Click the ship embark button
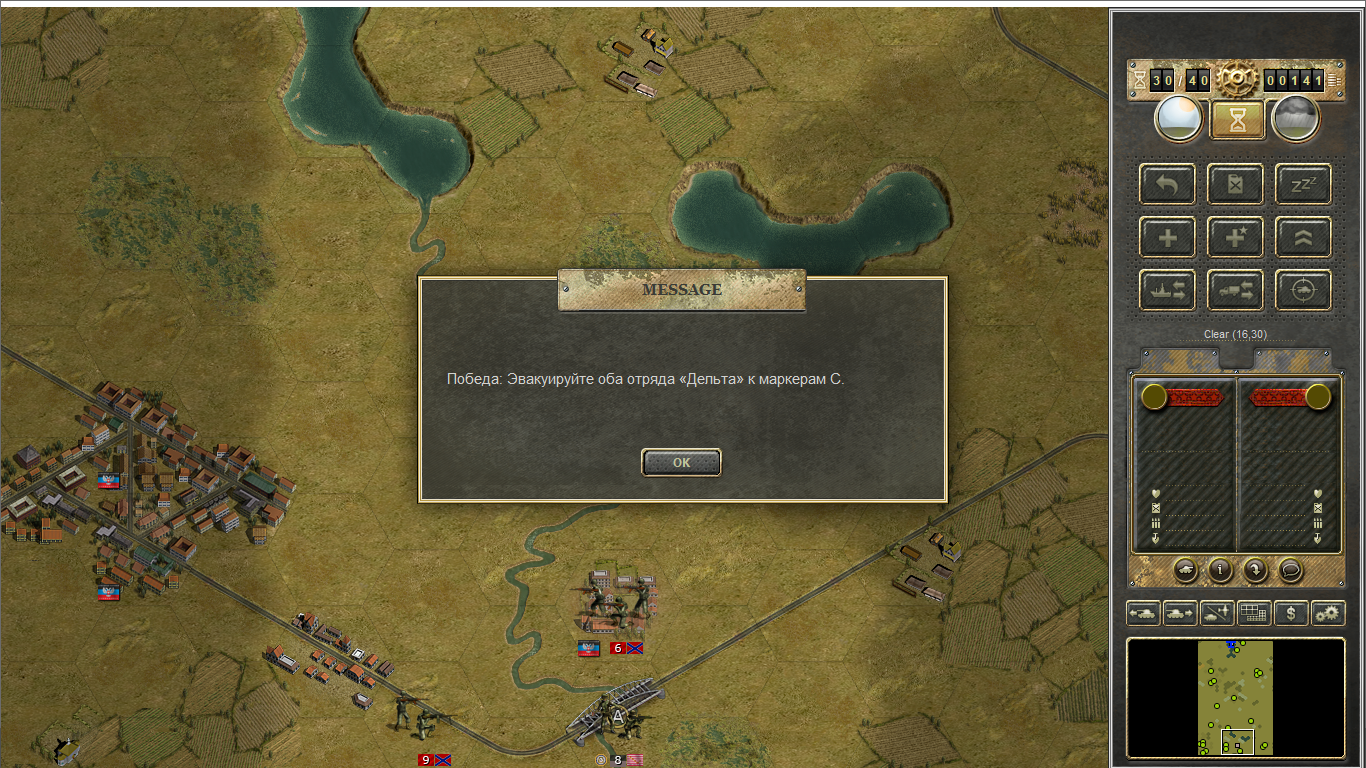Screen dimensions: 1366x768 click(x=1167, y=290)
